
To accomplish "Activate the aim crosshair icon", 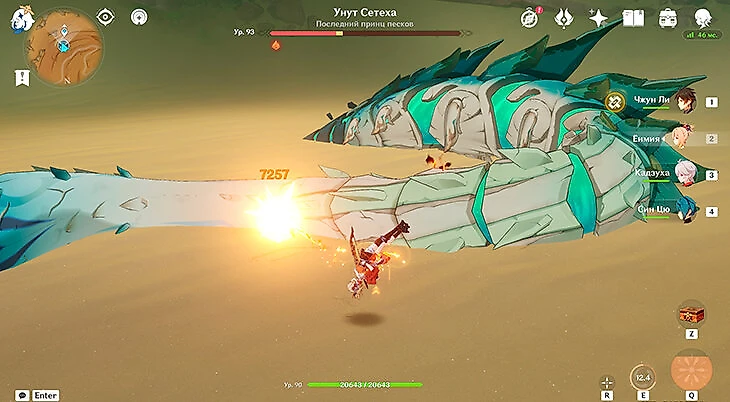I will click(x=607, y=381).
